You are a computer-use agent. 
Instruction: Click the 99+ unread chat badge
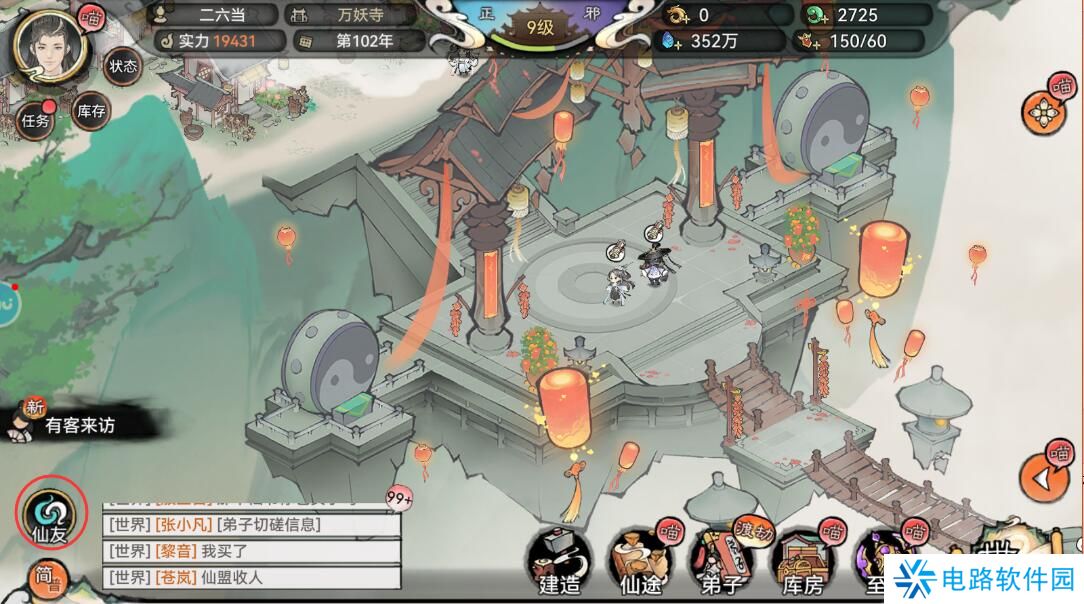pos(400,497)
